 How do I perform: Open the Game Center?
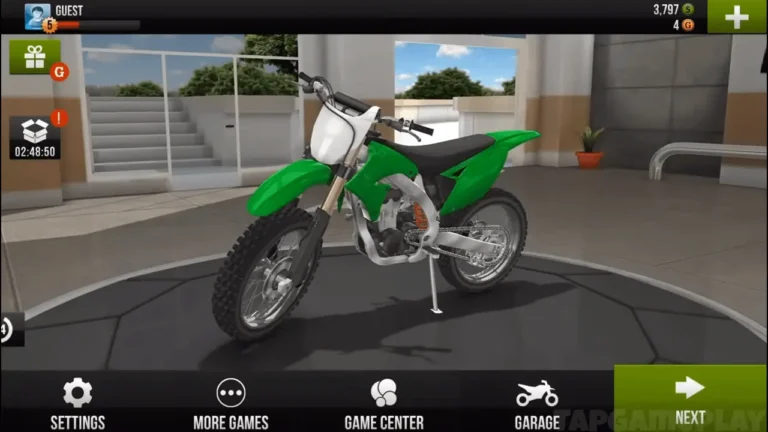pos(384,402)
